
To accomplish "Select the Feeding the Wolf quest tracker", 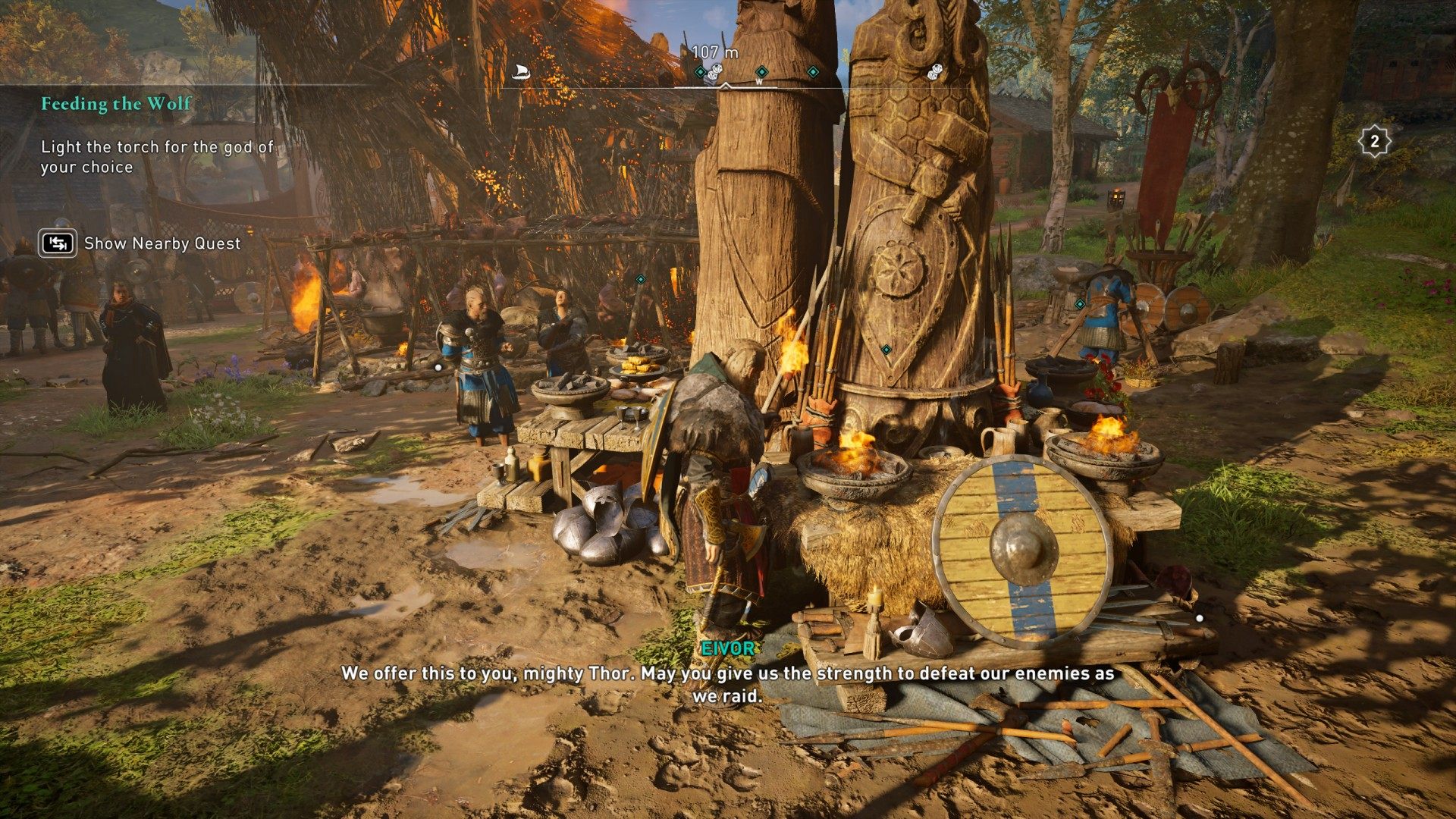I will pos(116,104).
